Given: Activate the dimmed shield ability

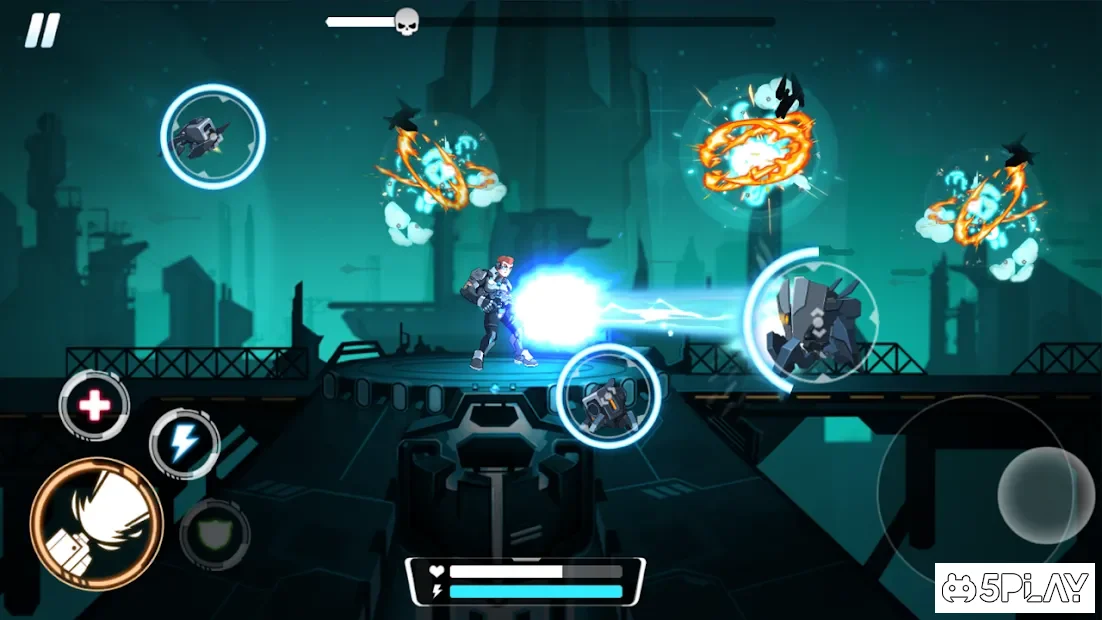Looking at the screenshot, I should [214, 535].
